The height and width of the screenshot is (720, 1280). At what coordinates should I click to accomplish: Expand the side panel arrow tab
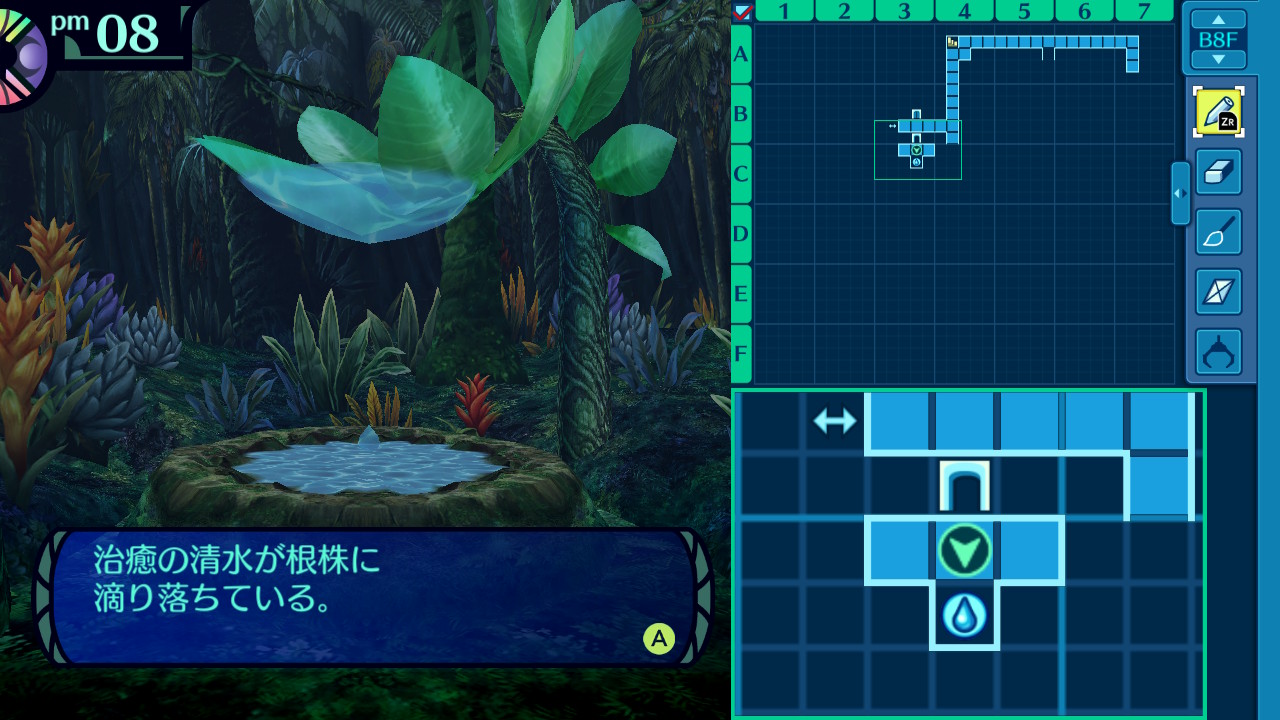pyautogui.click(x=1180, y=193)
